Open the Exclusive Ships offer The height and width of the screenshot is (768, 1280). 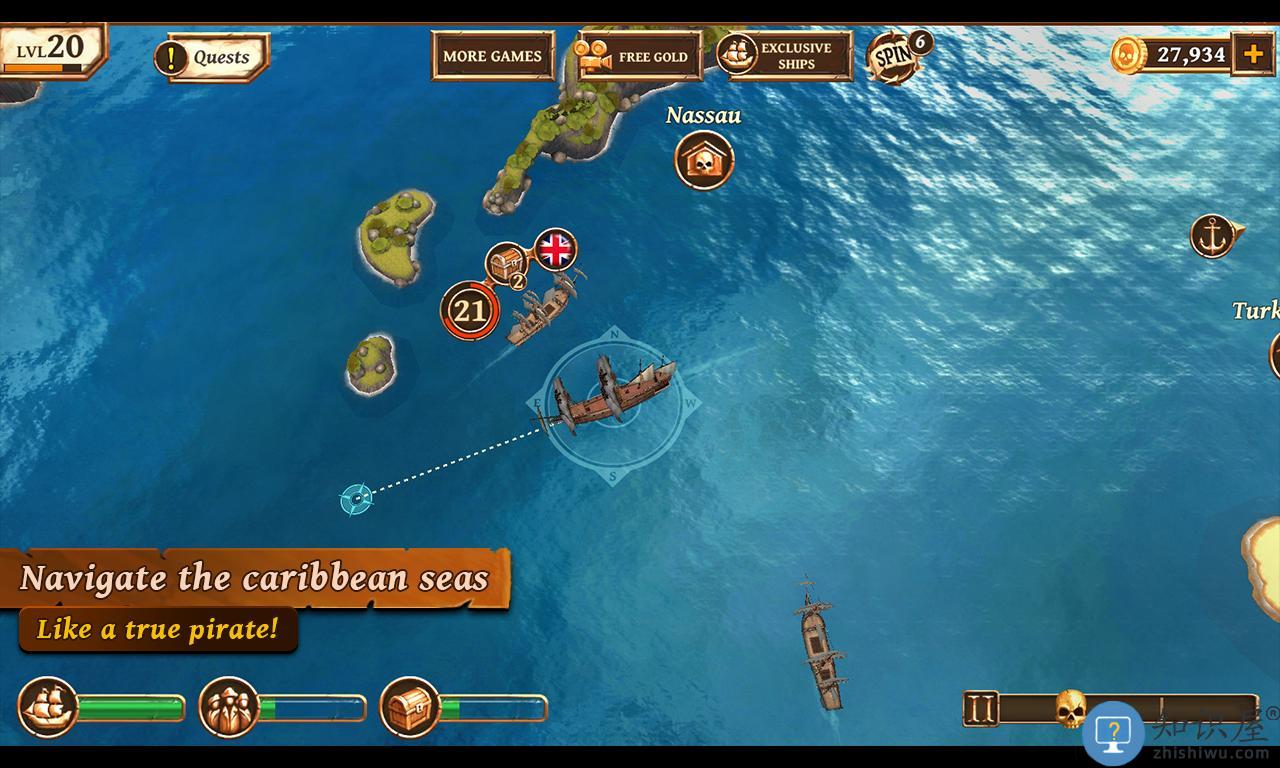click(785, 55)
